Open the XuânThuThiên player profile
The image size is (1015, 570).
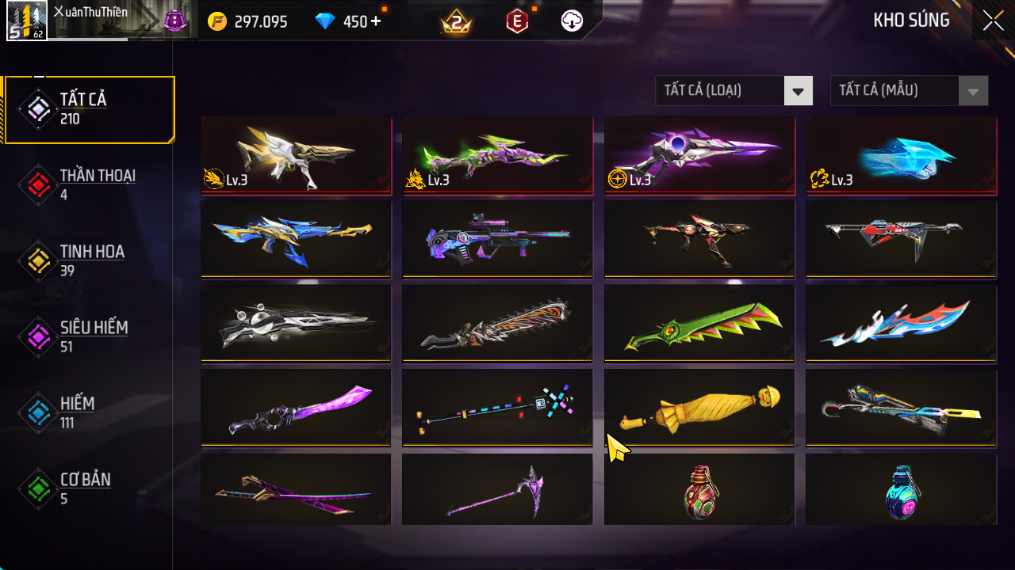pos(27,20)
